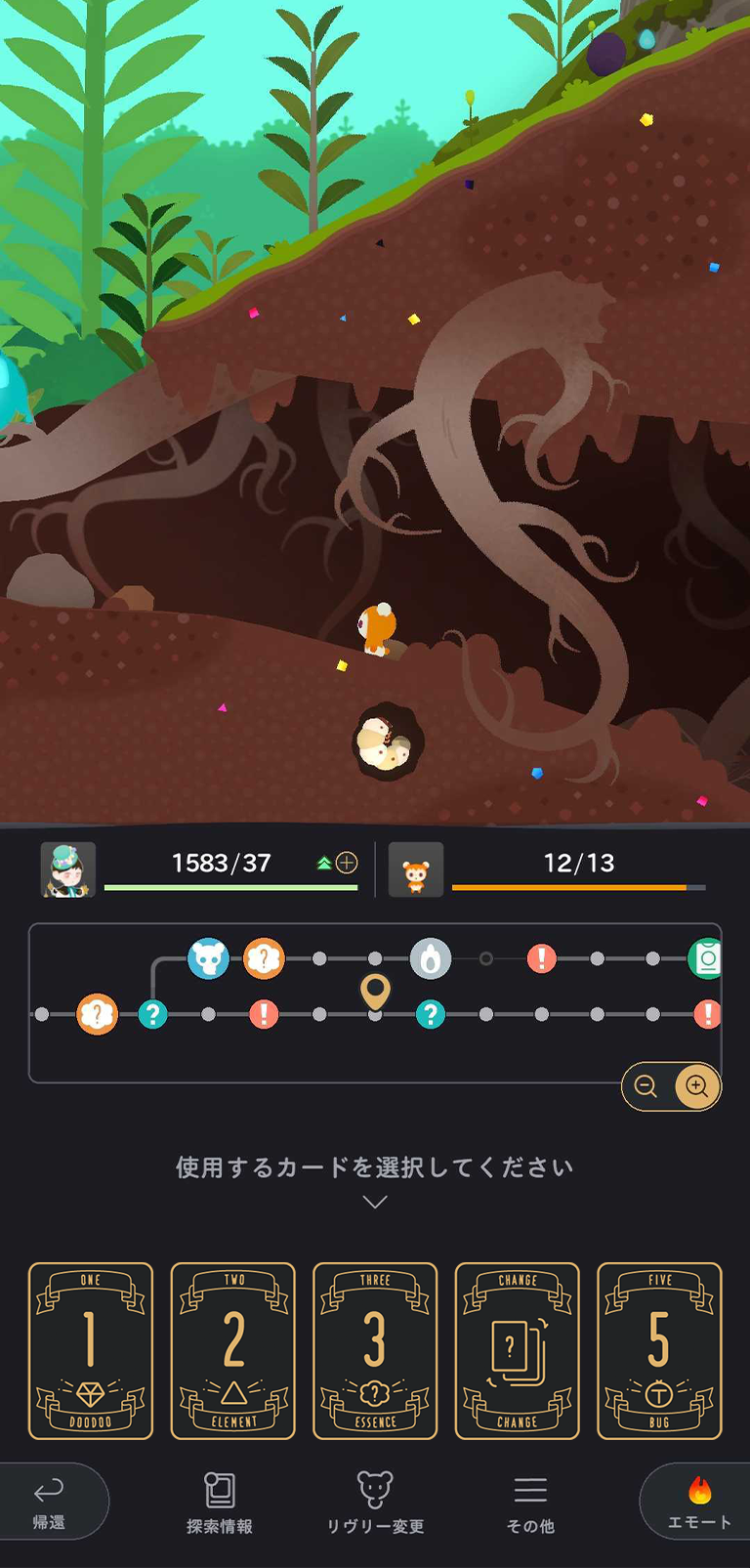Viewport: 750px width, 1568px height.
Task: Tap the 帰還 return button
Action: click(49, 1502)
